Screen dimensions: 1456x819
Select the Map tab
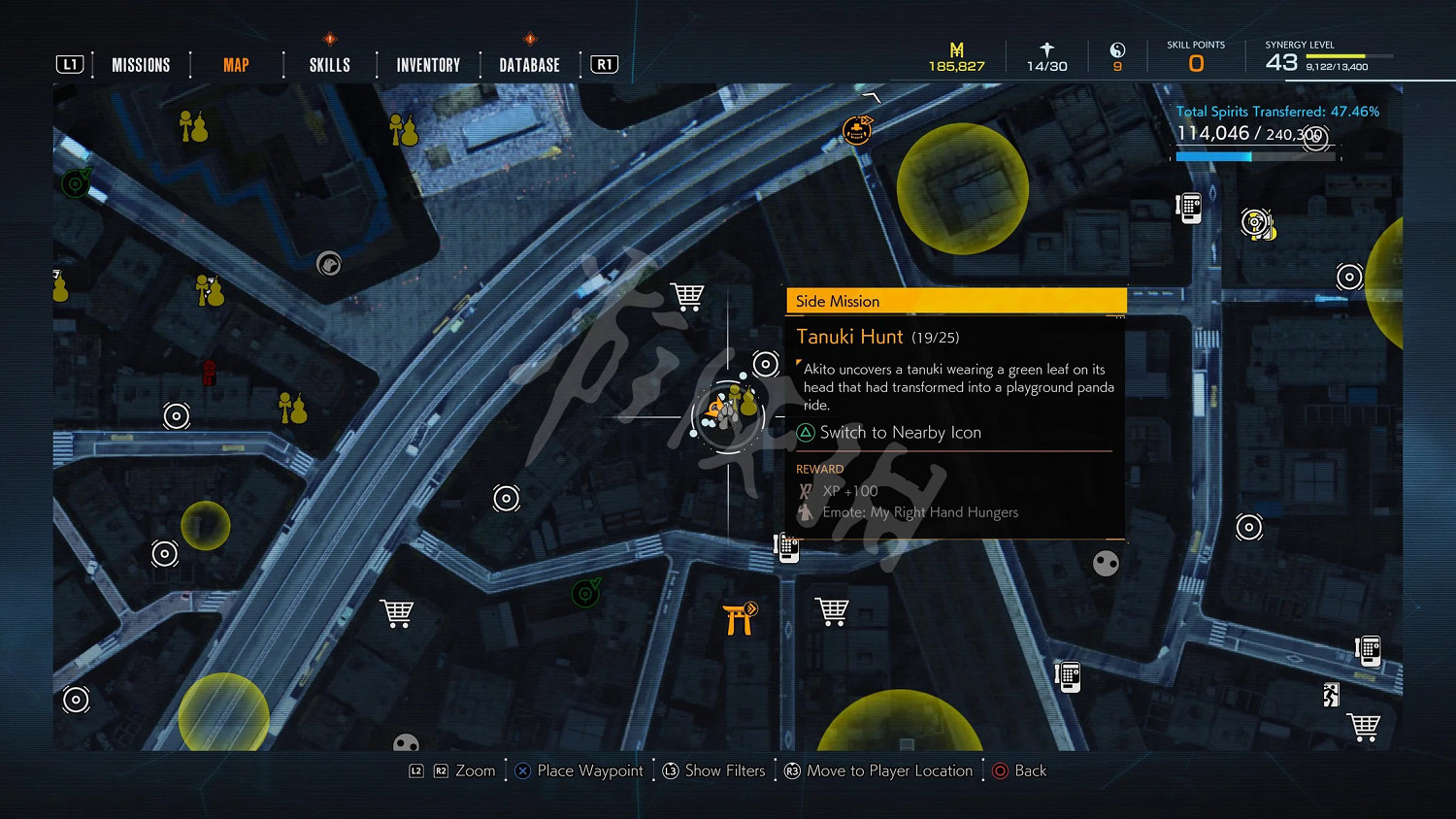[236, 65]
